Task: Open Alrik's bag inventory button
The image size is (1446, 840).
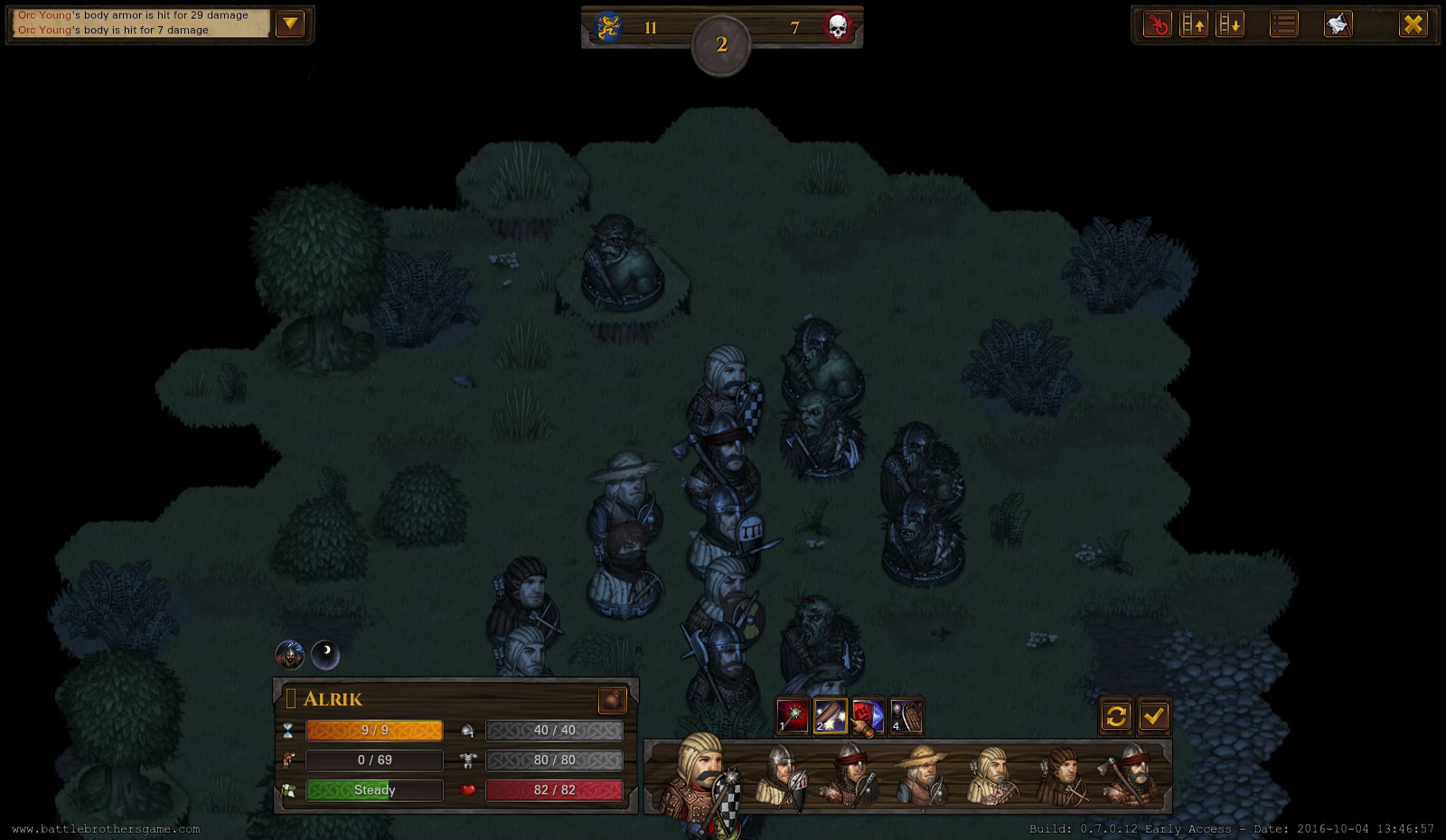Action: point(612,699)
